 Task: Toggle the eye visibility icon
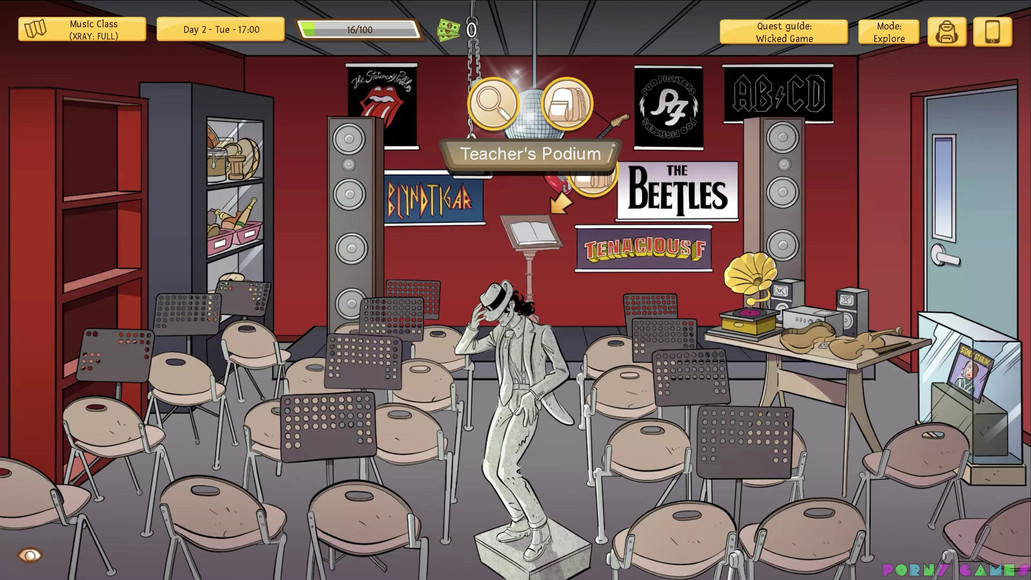pyautogui.click(x=30, y=555)
